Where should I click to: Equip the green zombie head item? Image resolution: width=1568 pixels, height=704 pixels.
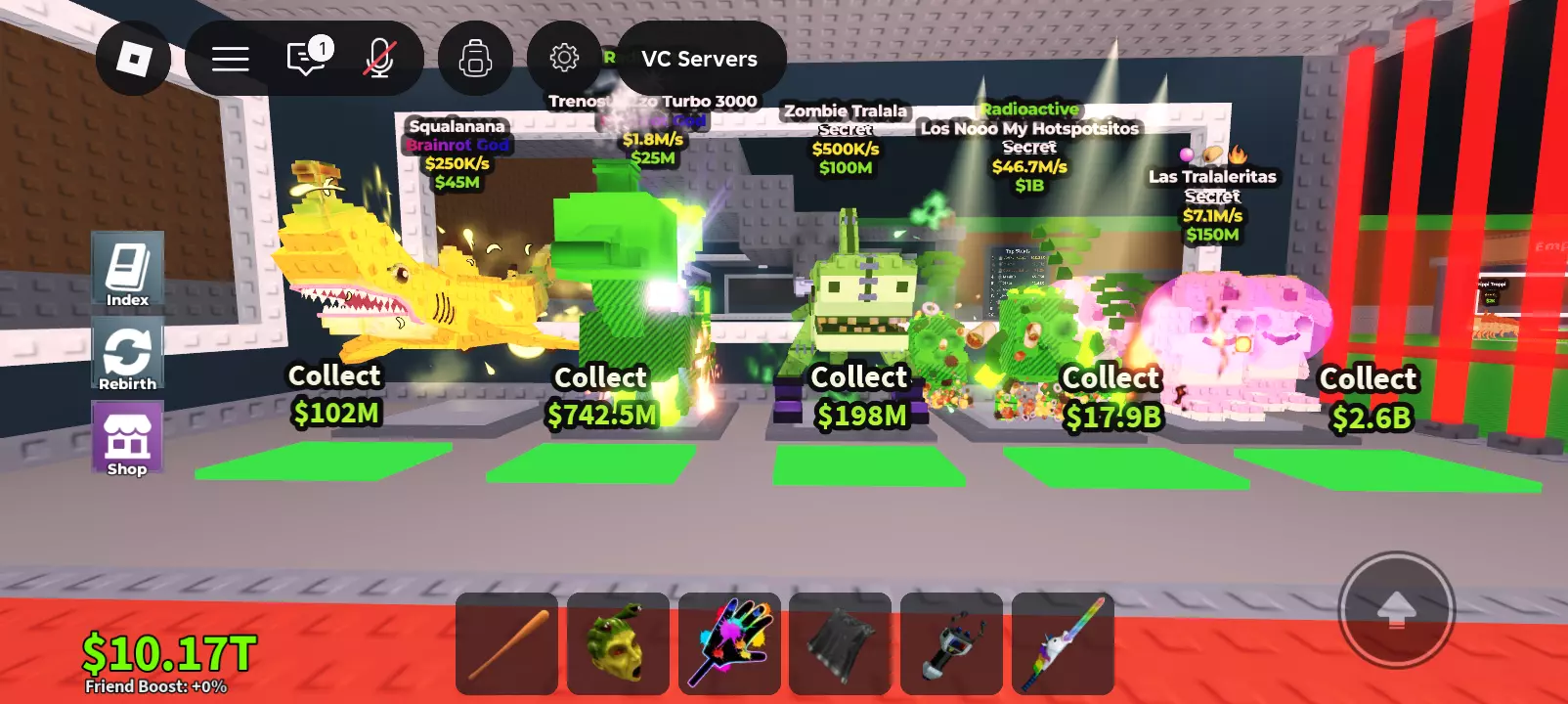[x=618, y=643]
